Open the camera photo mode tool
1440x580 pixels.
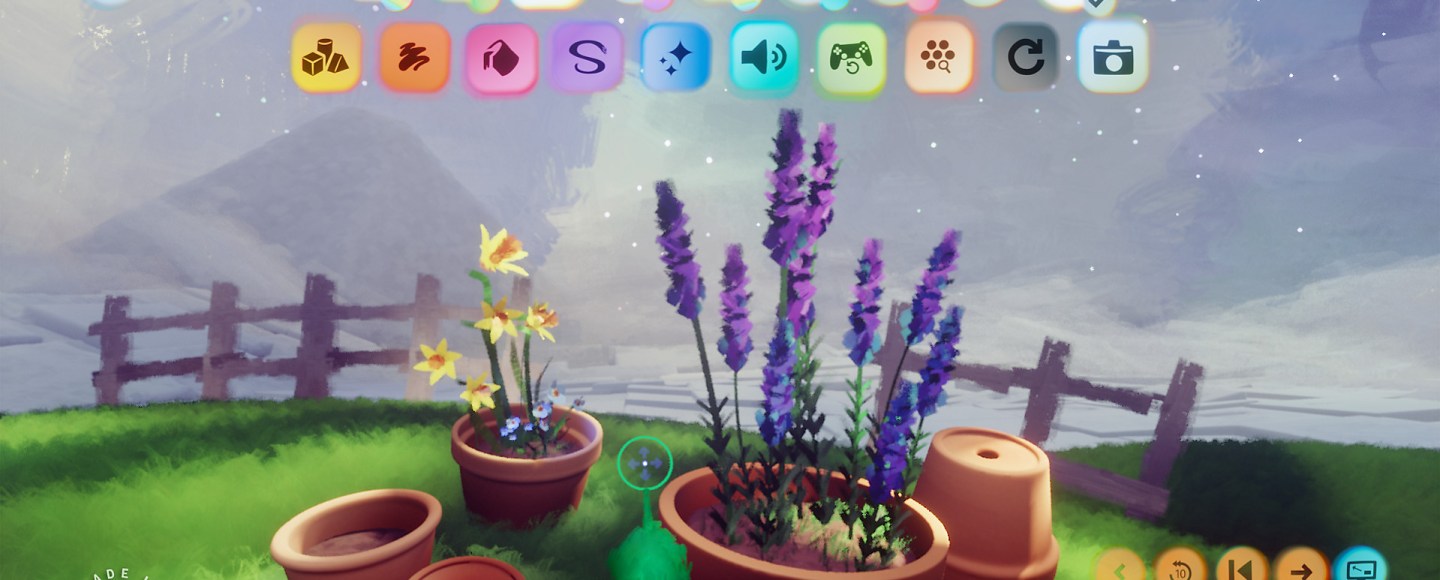(1113, 58)
